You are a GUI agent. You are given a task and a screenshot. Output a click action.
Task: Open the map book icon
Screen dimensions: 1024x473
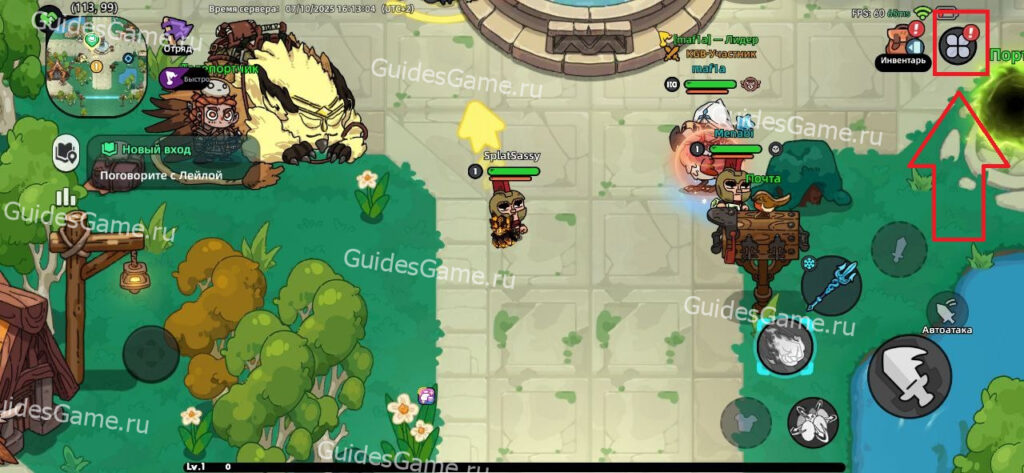[66, 151]
